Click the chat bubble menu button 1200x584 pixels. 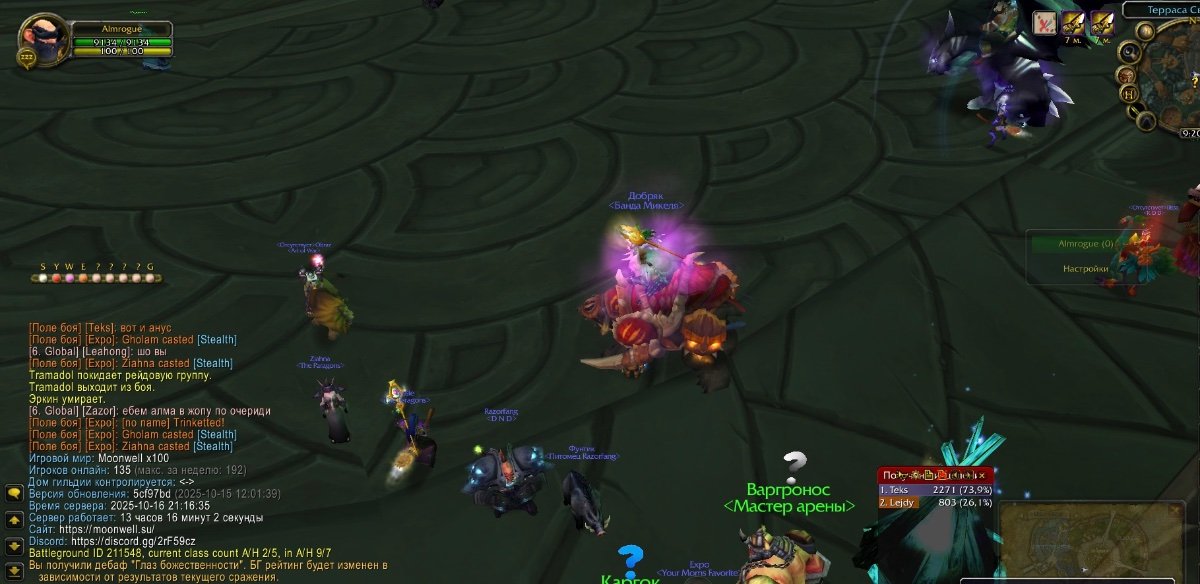point(14,493)
